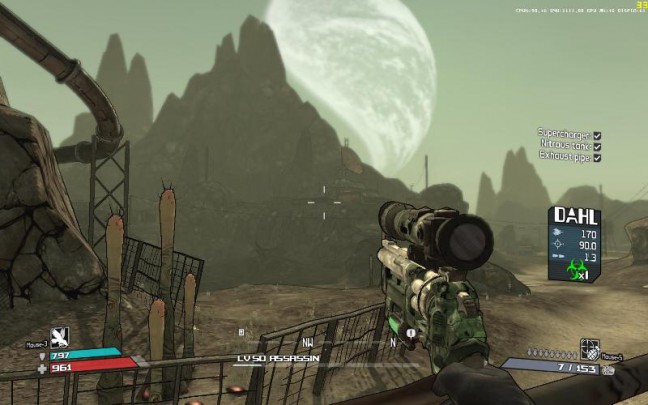The height and width of the screenshot is (405, 648).
Task: Click the Supercharger objective checkbox
Action: coord(597,133)
